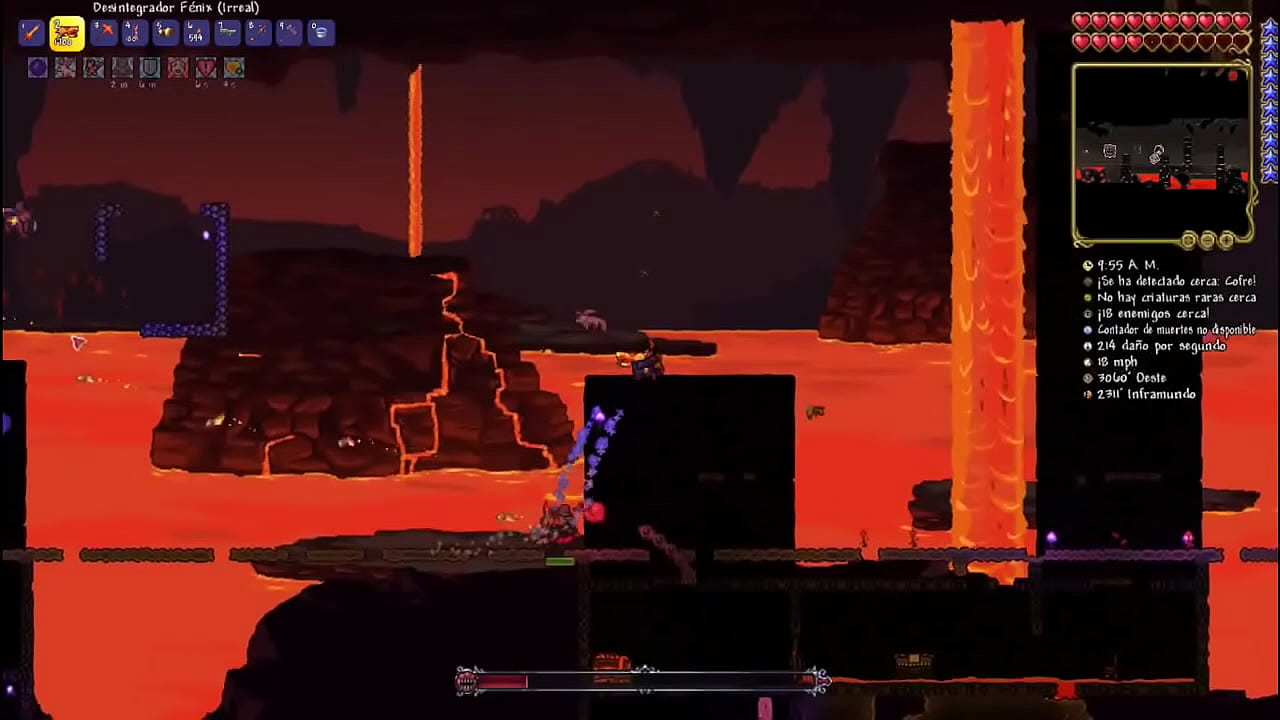Click the minimap
The image size is (1280, 720).
point(1162,152)
